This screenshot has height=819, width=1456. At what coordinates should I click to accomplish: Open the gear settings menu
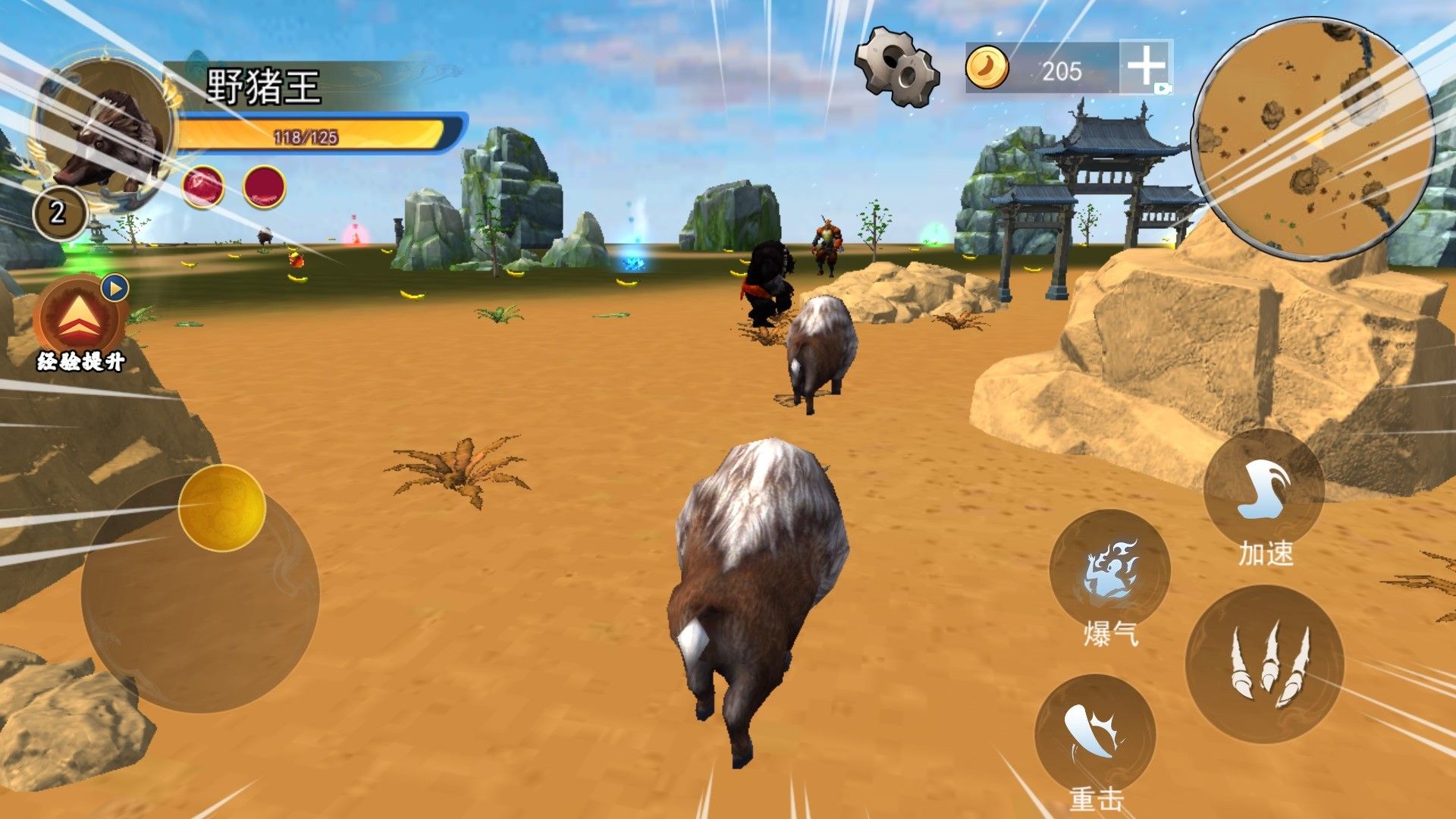click(x=897, y=67)
